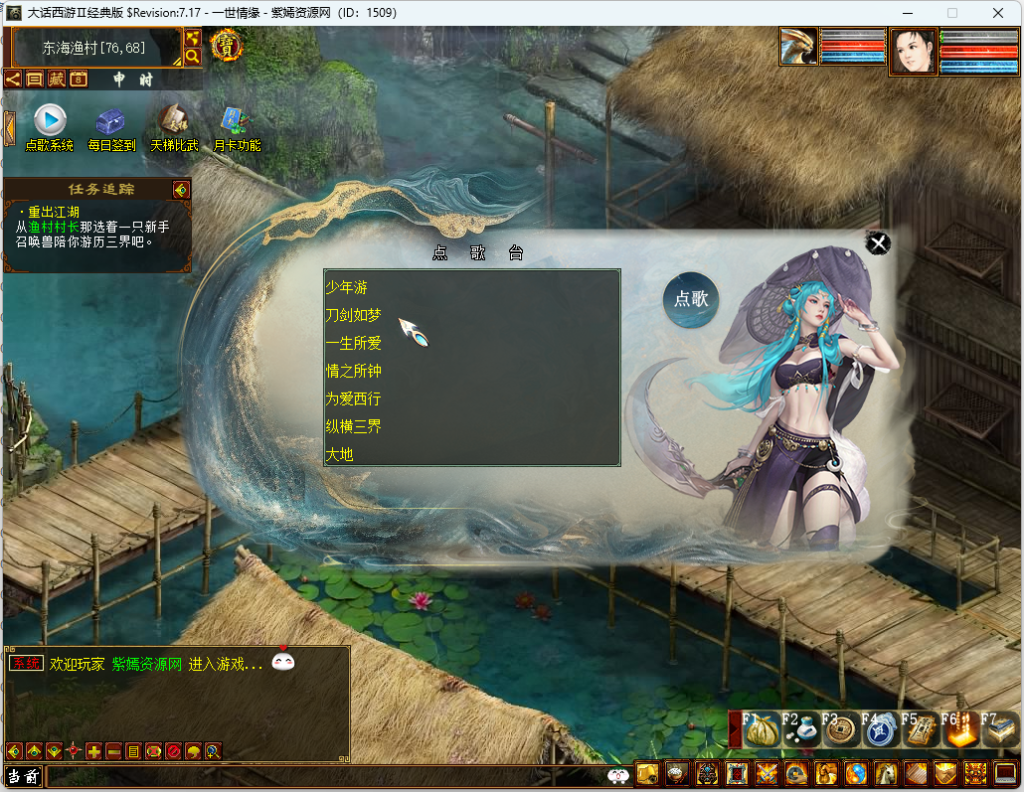Select the song 纵横三界

(x=353, y=427)
